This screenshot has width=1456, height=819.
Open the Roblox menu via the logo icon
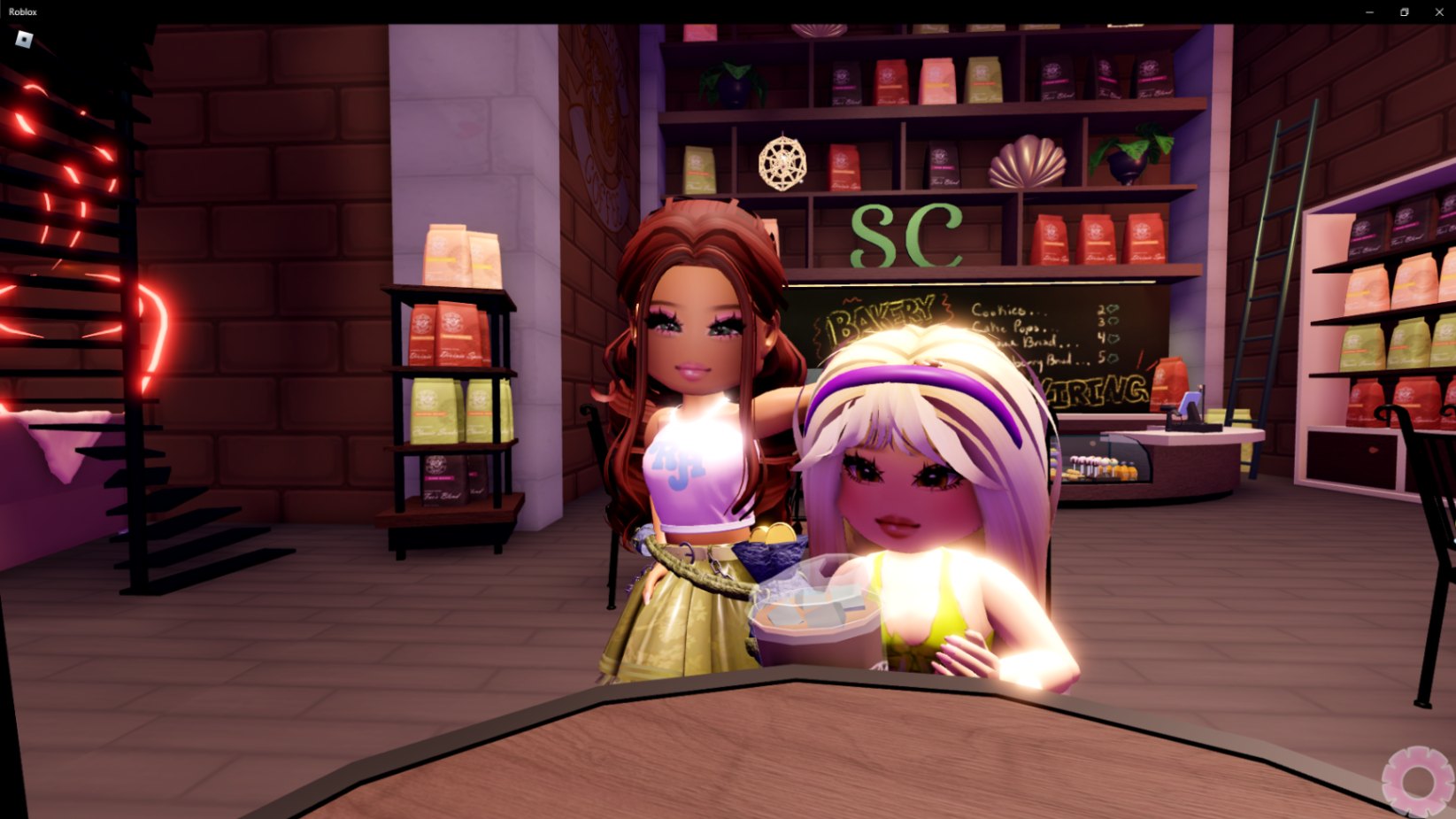[x=24, y=39]
